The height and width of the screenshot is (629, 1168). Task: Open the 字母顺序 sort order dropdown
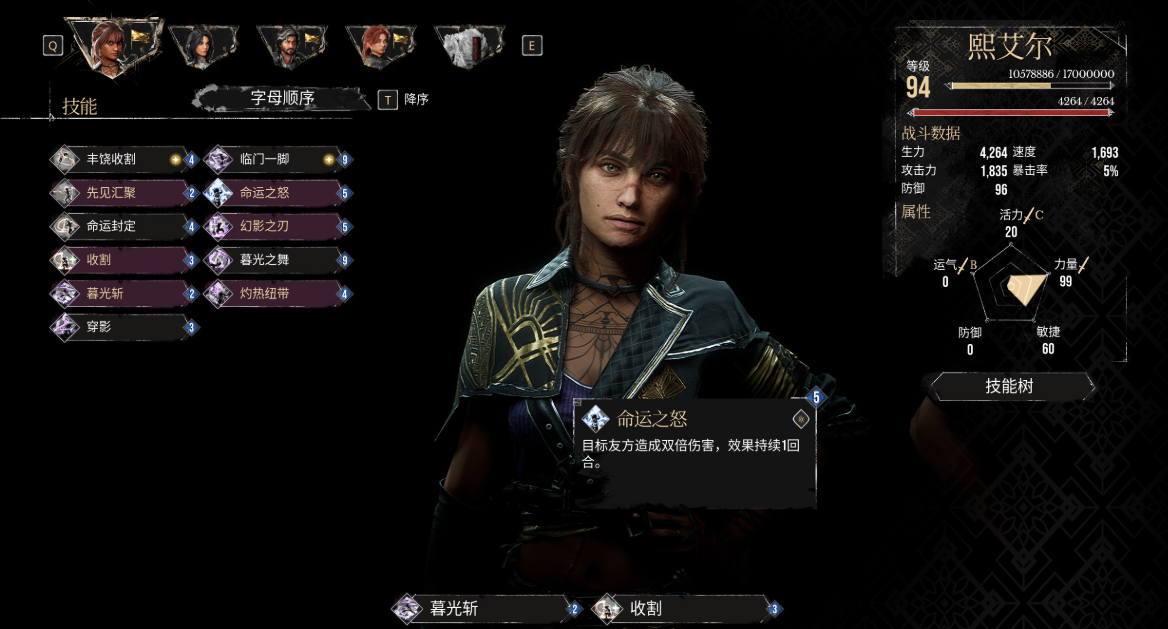pyautogui.click(x=282, y=98)
